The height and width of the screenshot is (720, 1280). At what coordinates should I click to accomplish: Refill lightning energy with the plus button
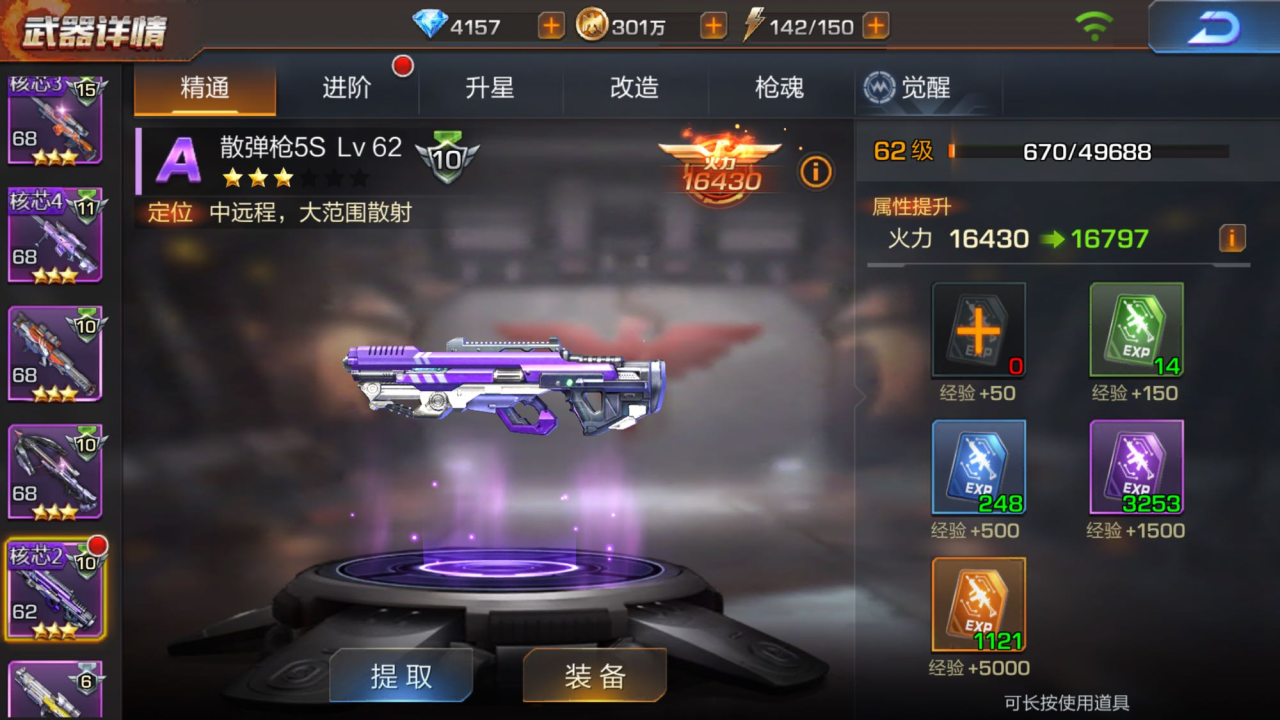pos(875,26)
